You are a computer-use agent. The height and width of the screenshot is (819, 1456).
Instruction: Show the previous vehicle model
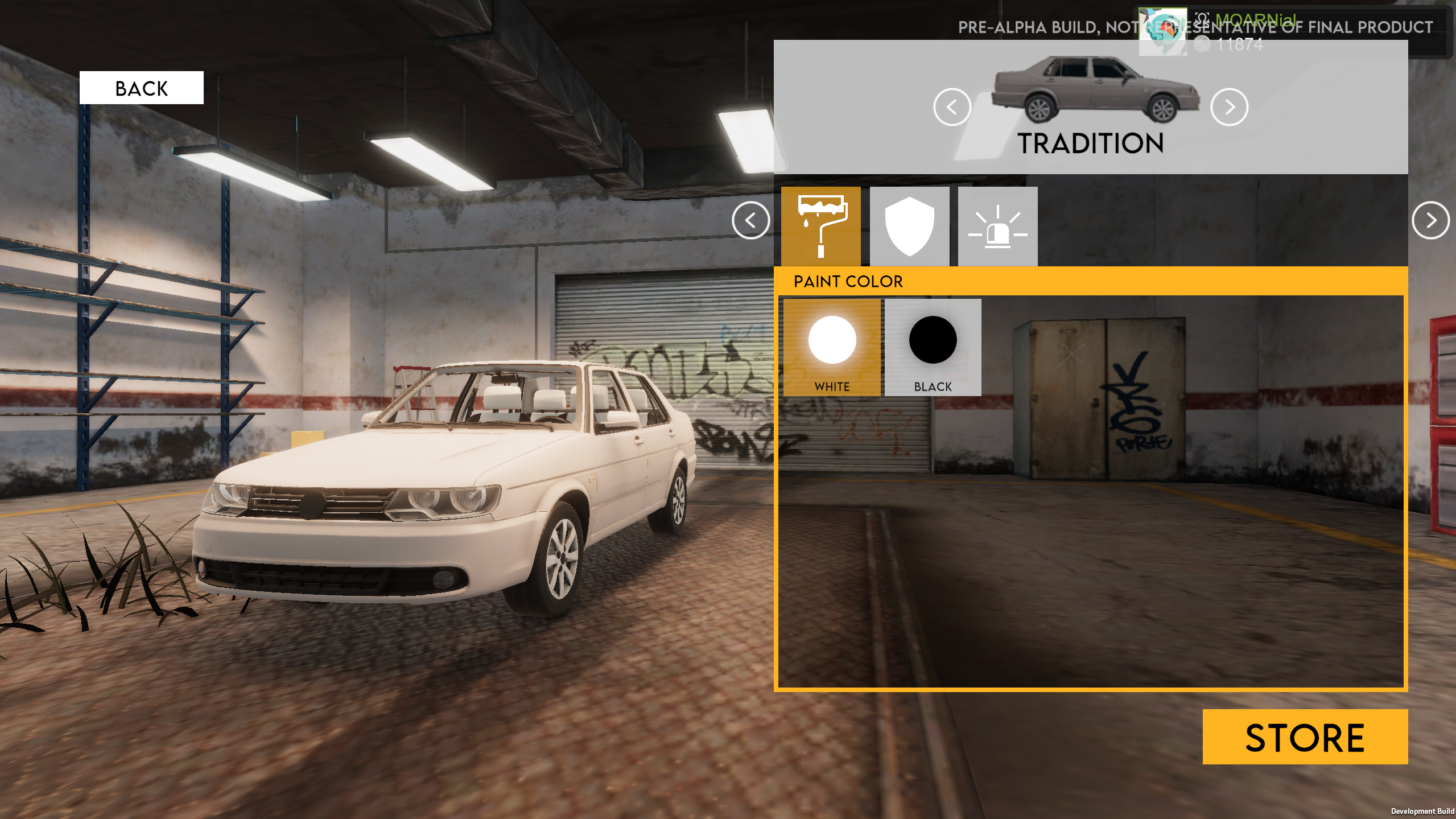[952, 107]
